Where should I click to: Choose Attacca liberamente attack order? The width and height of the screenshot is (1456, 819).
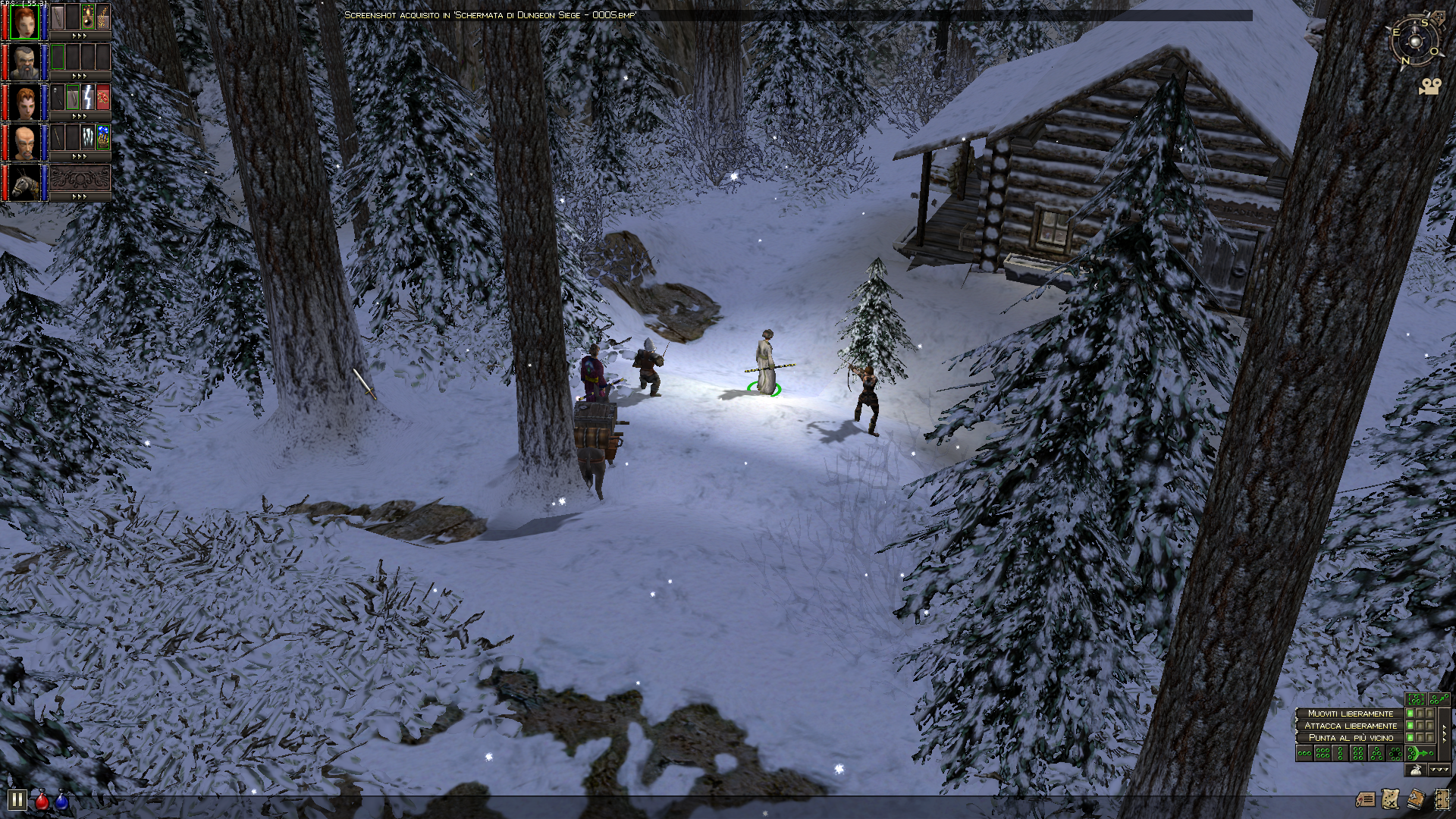pyautogui.click(x=1350, y=726)
